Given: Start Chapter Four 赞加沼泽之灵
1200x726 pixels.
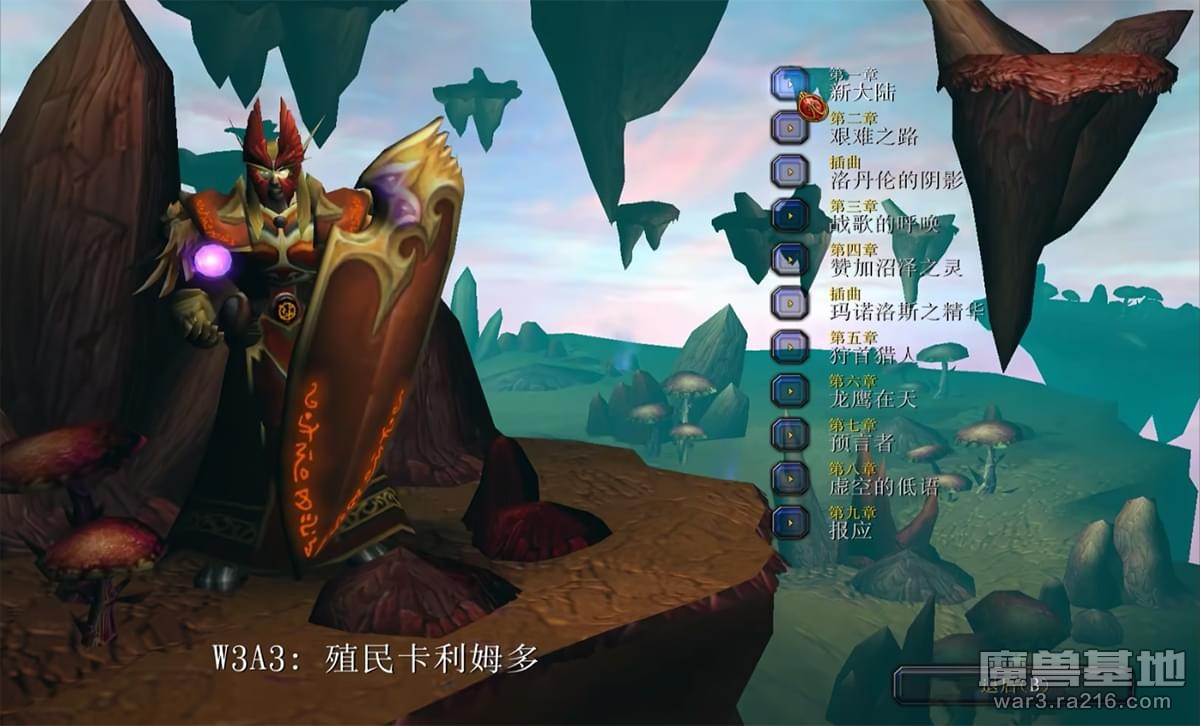Looking at the screenshot, I should point(790,259).
